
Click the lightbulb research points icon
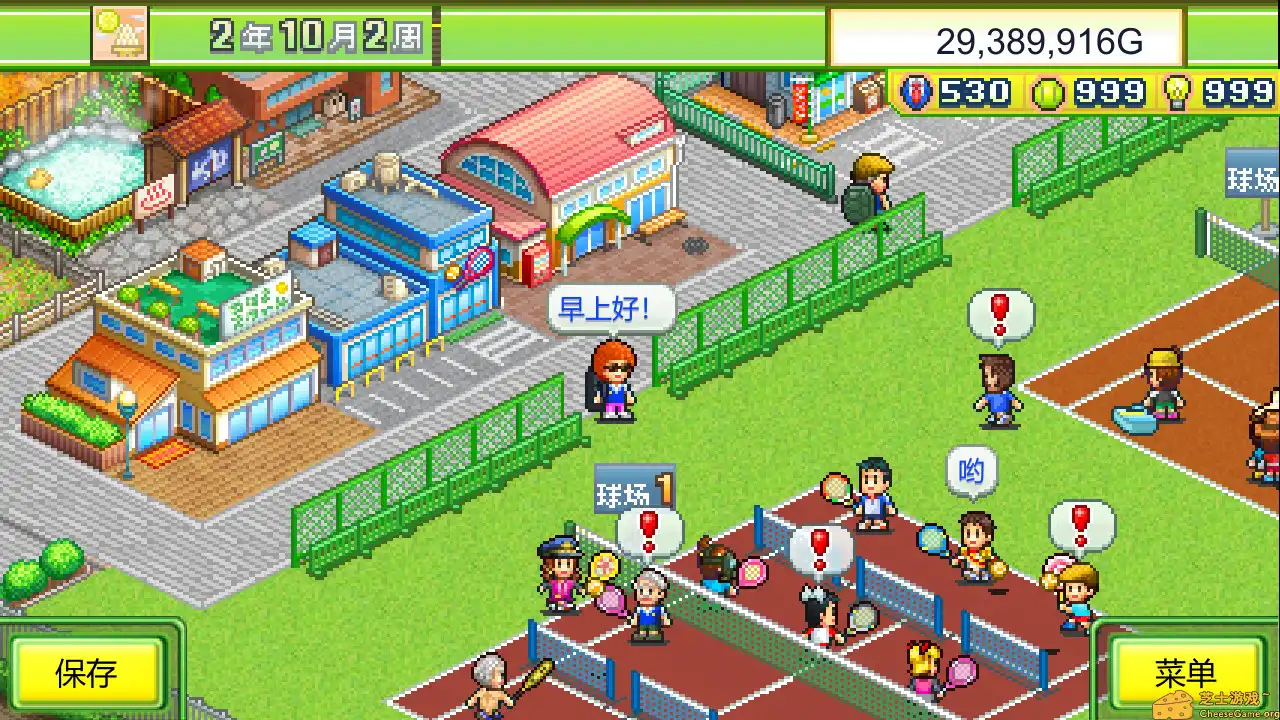pos(1176,90)
